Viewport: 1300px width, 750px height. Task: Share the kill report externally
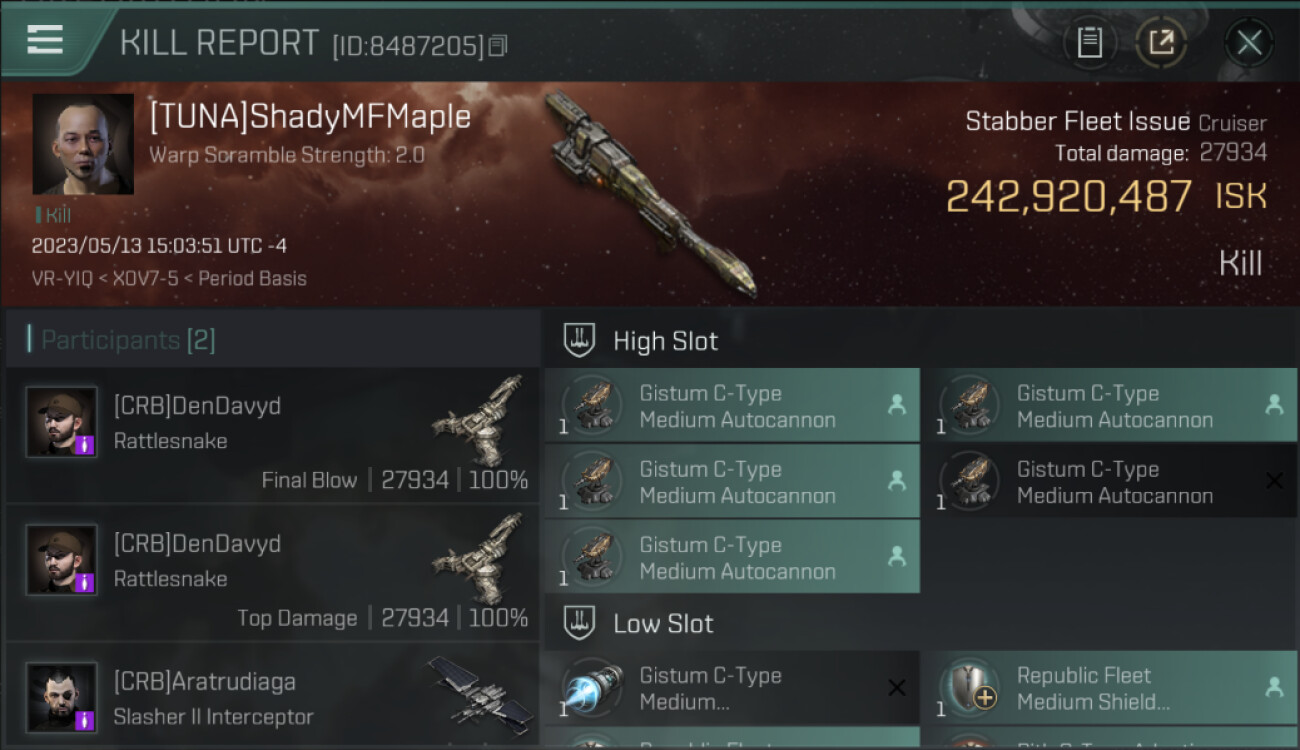[1160, 42]
